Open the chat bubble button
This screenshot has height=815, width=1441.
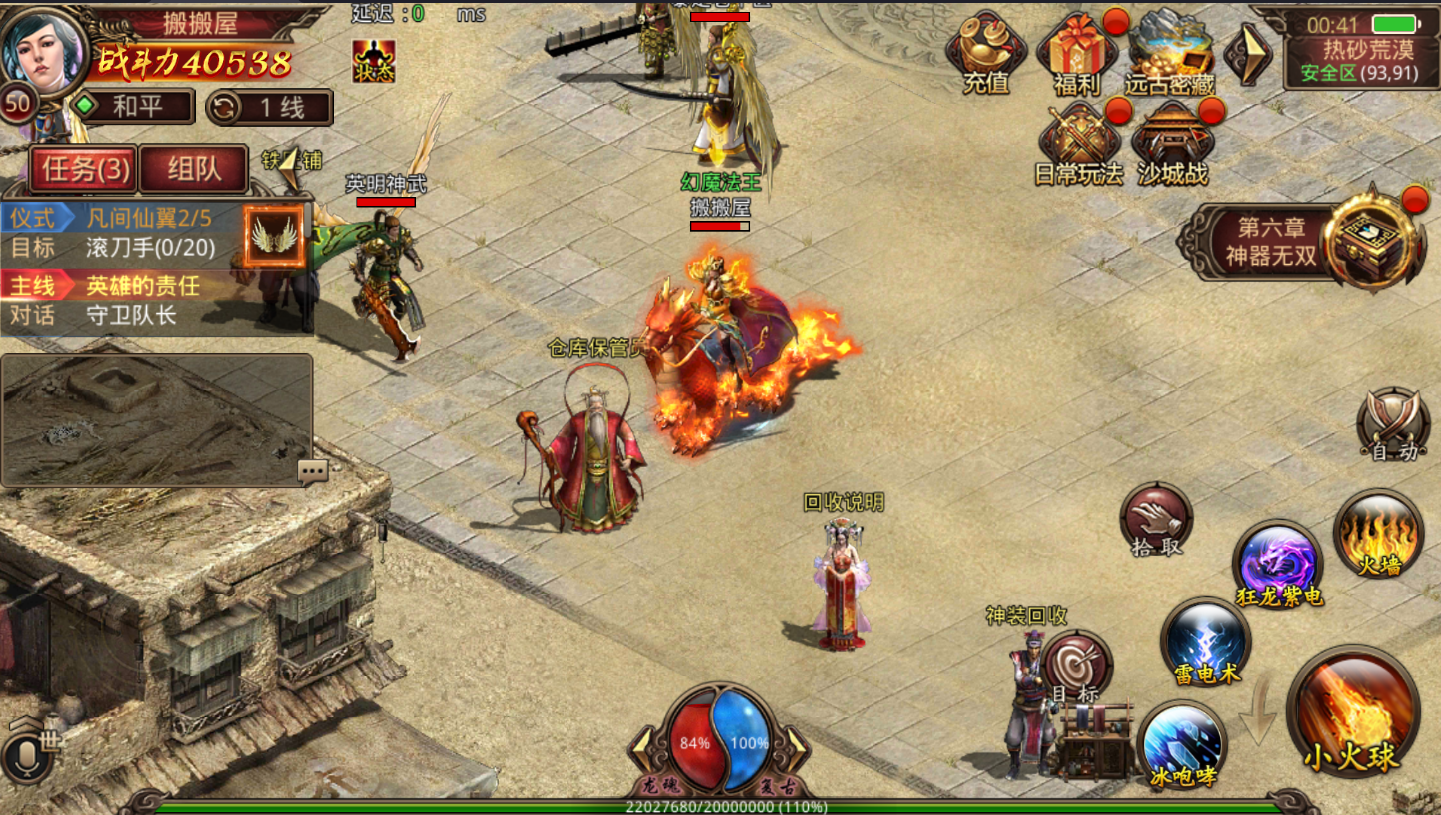coord(312,470)
